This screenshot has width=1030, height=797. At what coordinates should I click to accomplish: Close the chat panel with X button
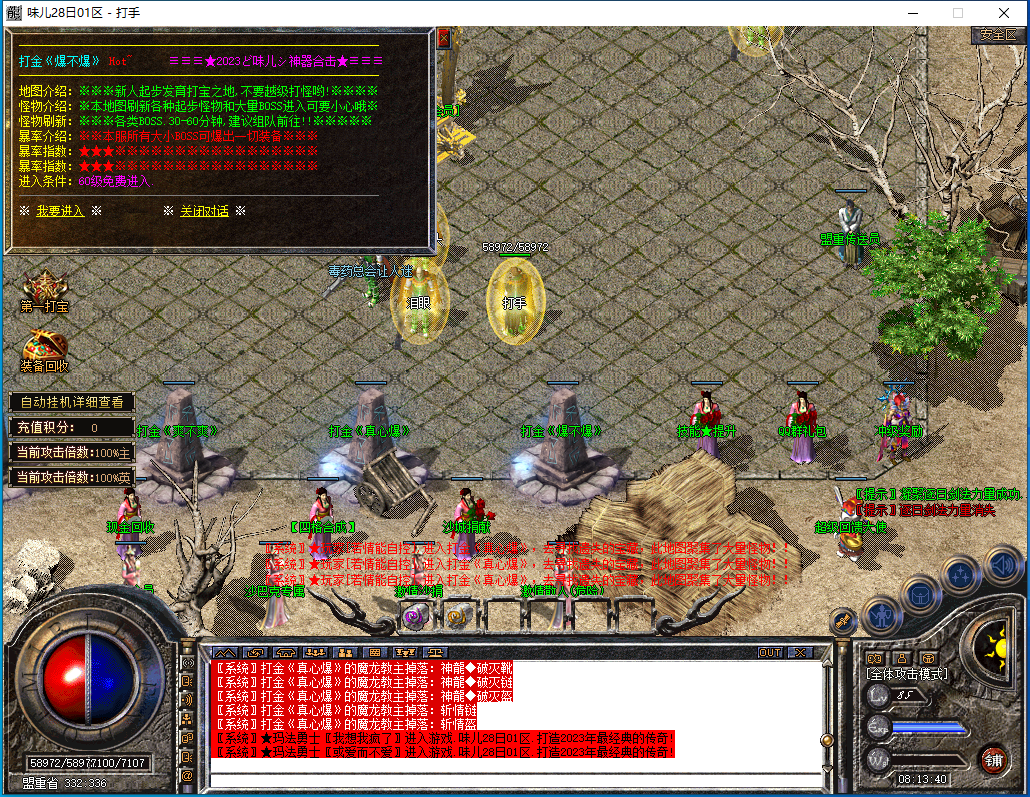pyautogui.click(x=798, y=652)
